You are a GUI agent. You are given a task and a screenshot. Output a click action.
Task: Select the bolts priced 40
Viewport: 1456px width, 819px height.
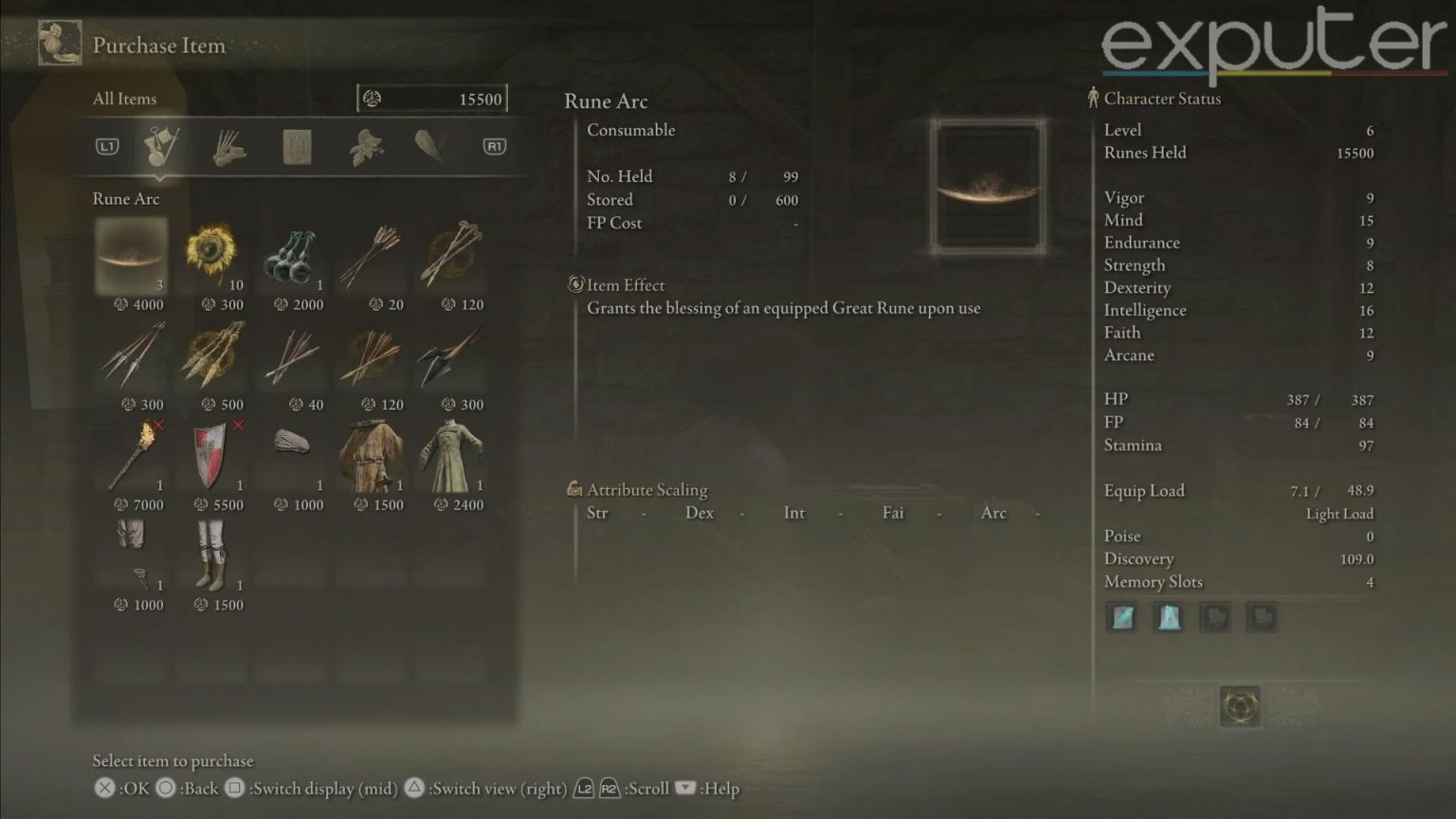291,356
